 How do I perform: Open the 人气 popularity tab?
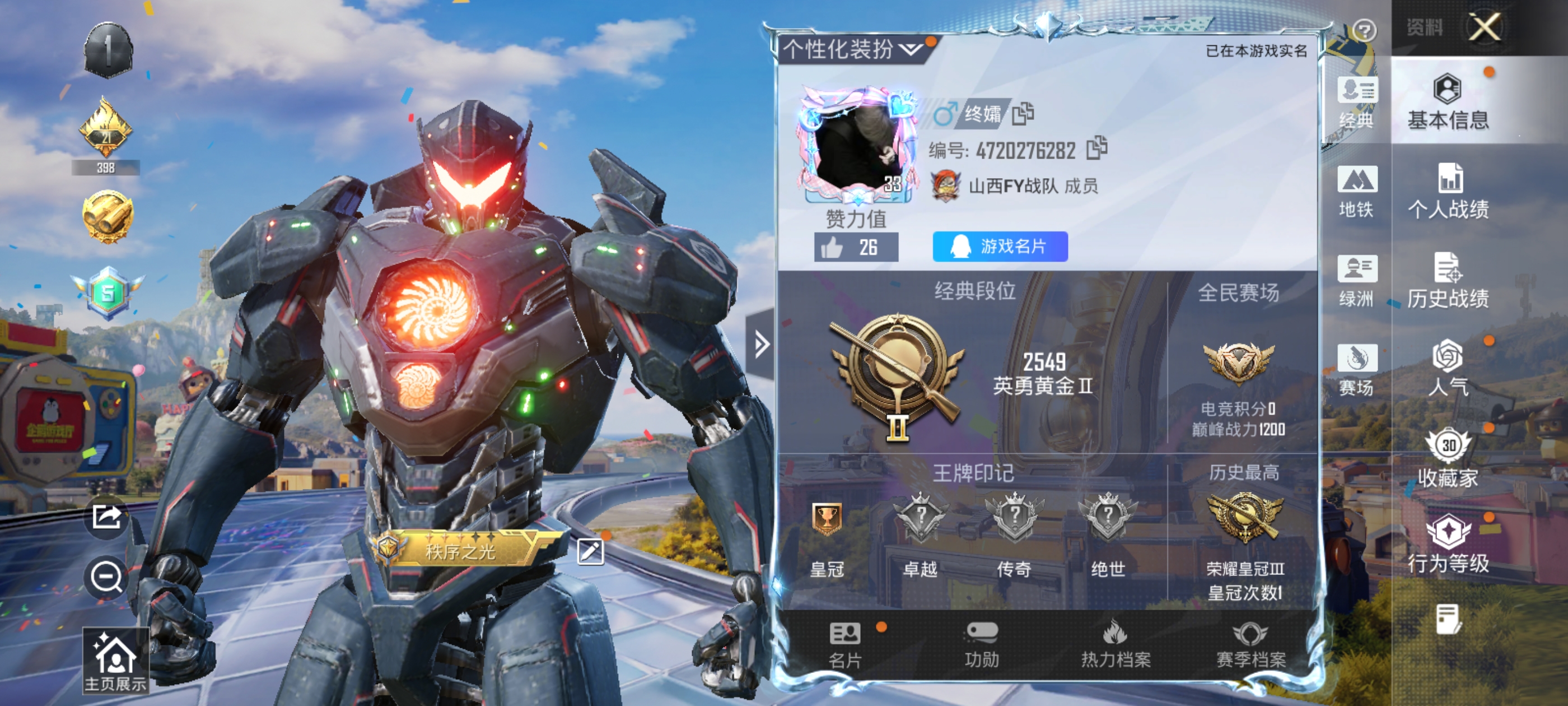(x=1448, y=370)
